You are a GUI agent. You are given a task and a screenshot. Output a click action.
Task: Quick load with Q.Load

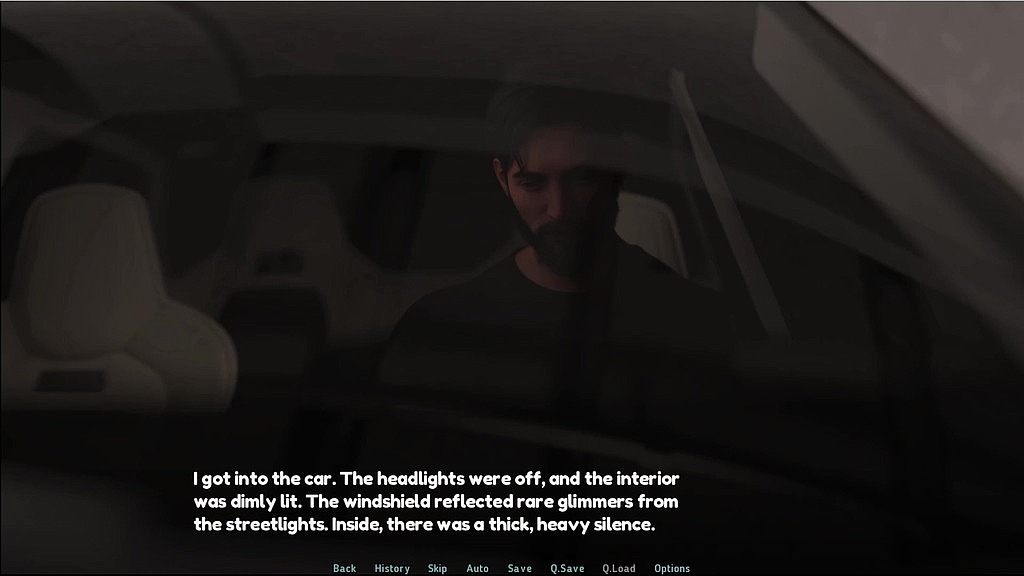[x=618, y=568]
